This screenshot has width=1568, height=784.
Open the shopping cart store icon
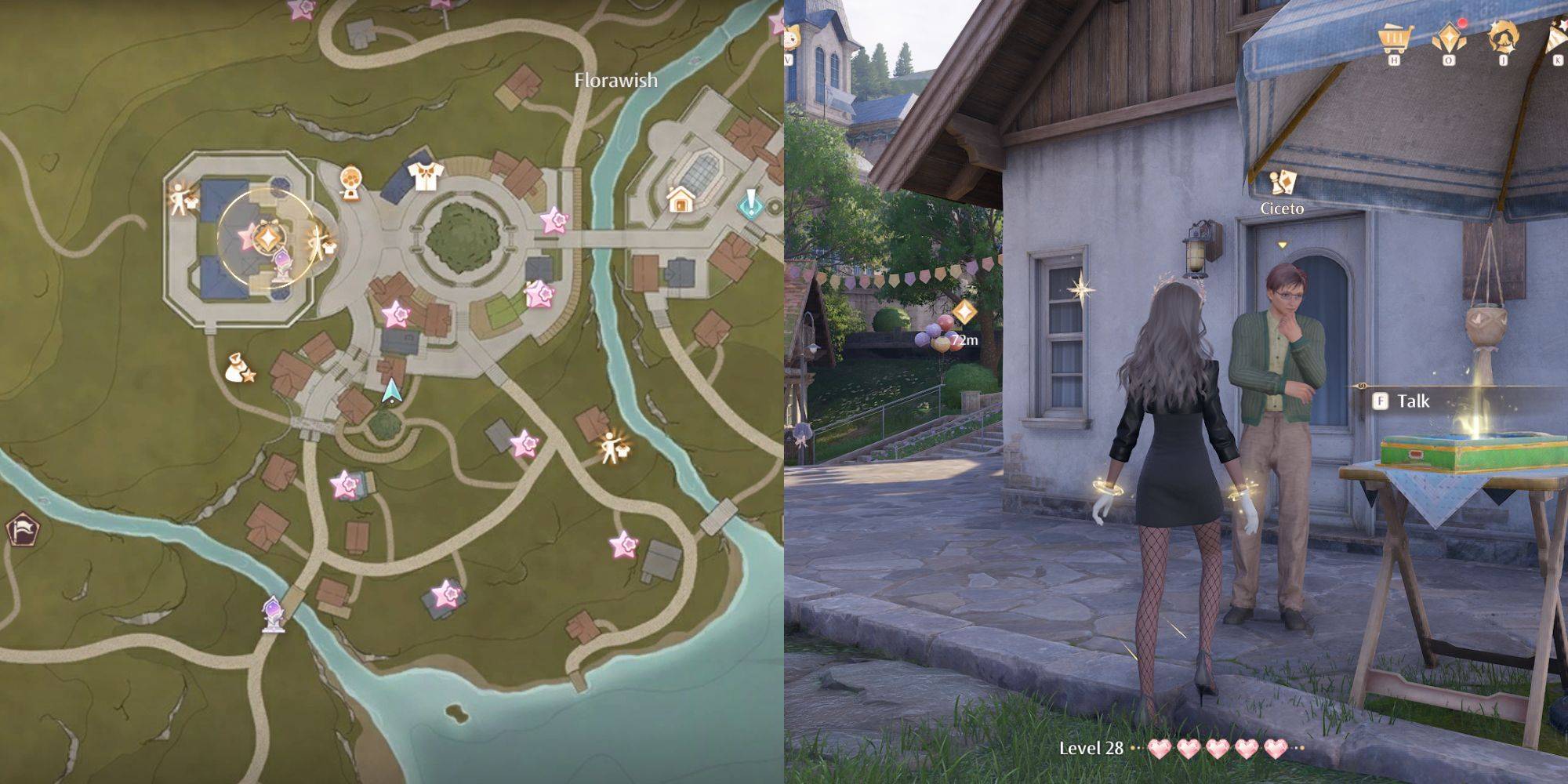coord(1393,36)
